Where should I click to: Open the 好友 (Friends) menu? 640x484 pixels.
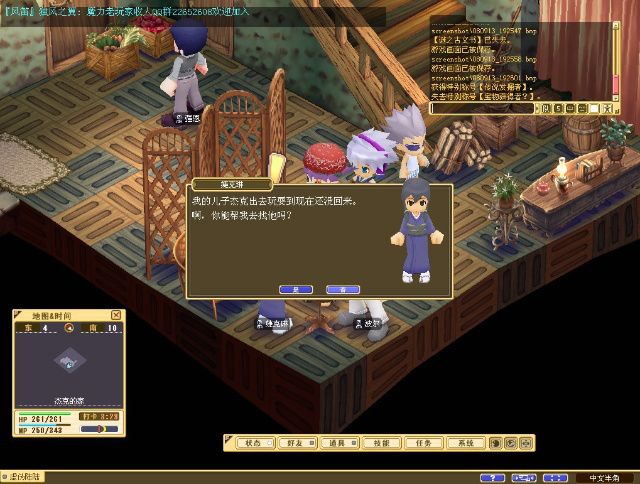(295, 443)
